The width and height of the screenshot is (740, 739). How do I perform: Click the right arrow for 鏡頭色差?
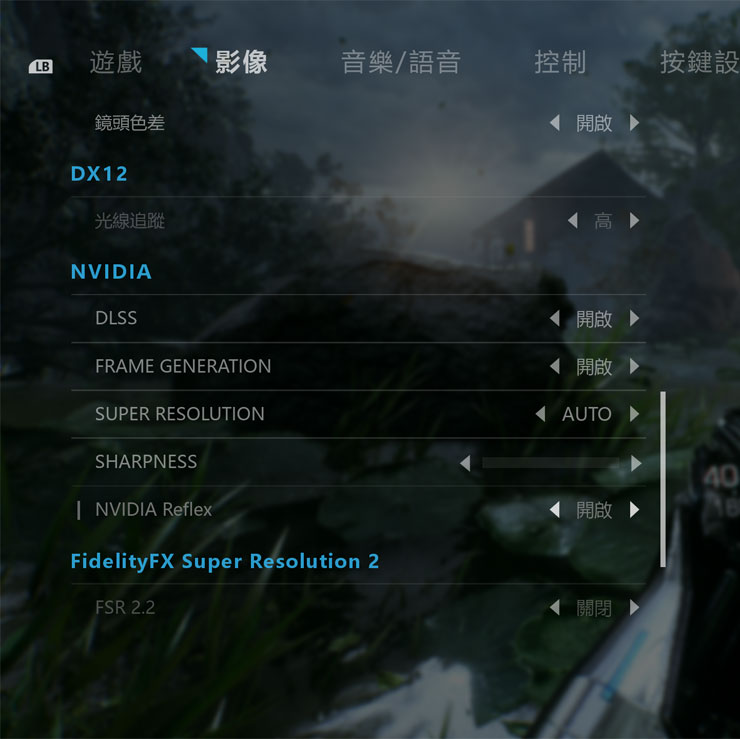[634, 123]
